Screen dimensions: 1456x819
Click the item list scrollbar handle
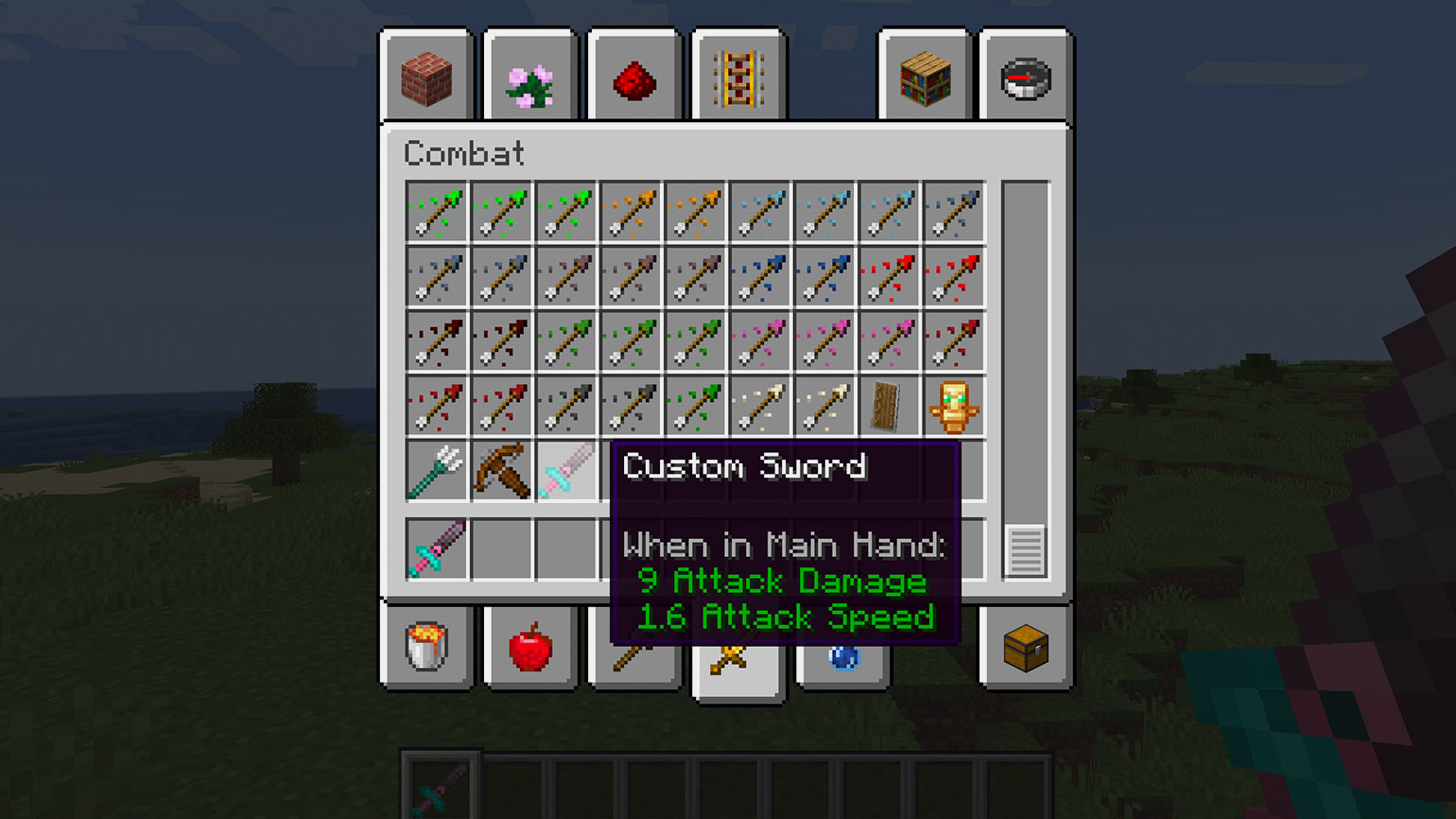1026,549
